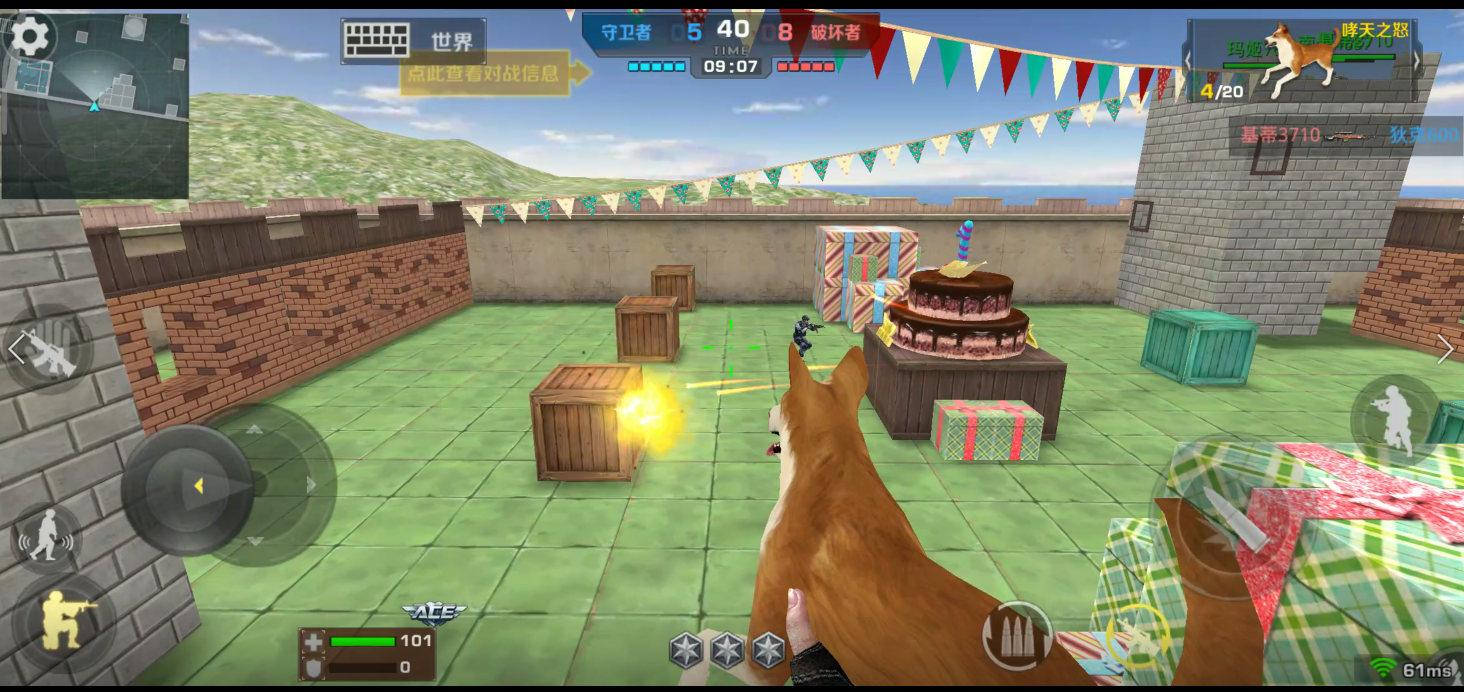Viewport: 1464px width, 692px height.
Task: Open settings with the gear icon
Action: point(30,37)
